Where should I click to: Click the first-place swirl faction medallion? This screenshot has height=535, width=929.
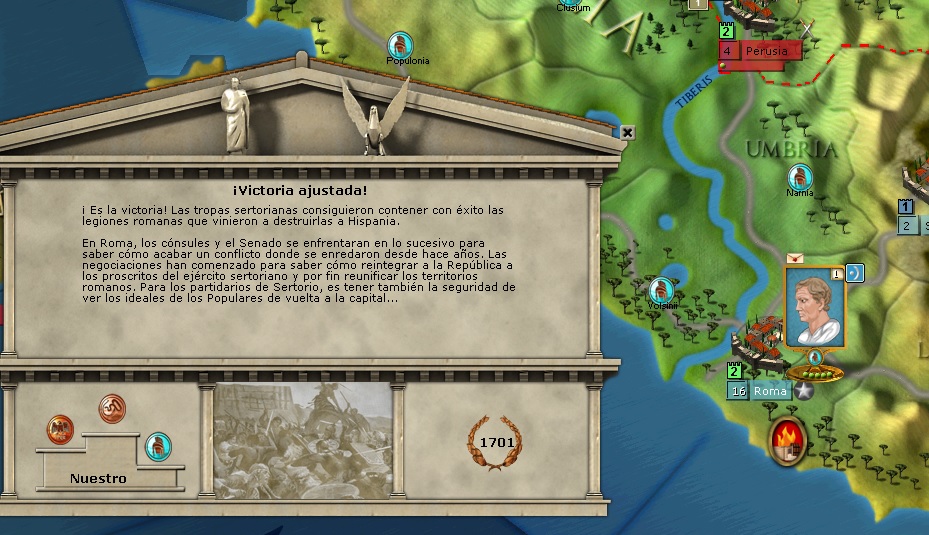point(112,408)
